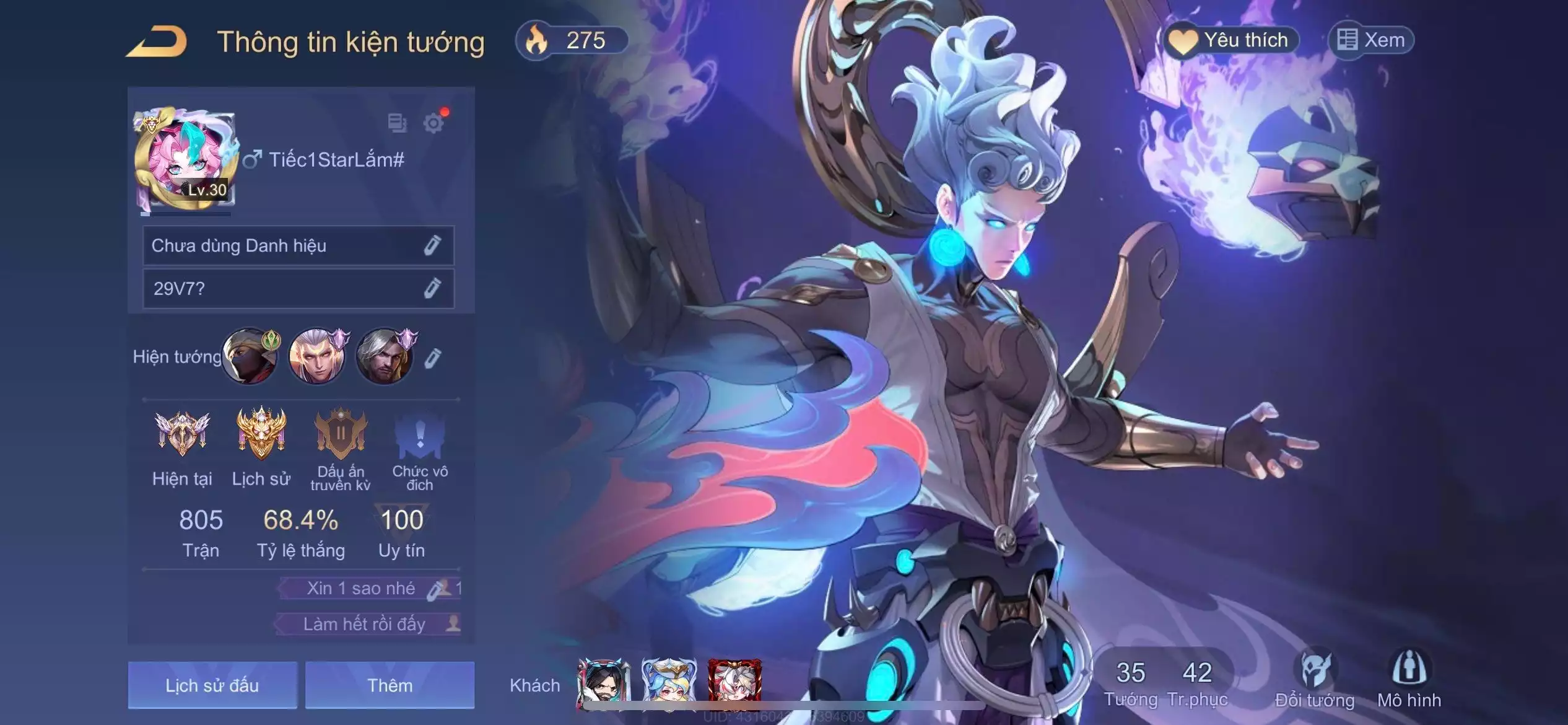This screenshot has height=725, width=1568.
Task: Select the Làm hết rồi đấy tag
Action: click(x=364, y=624)
